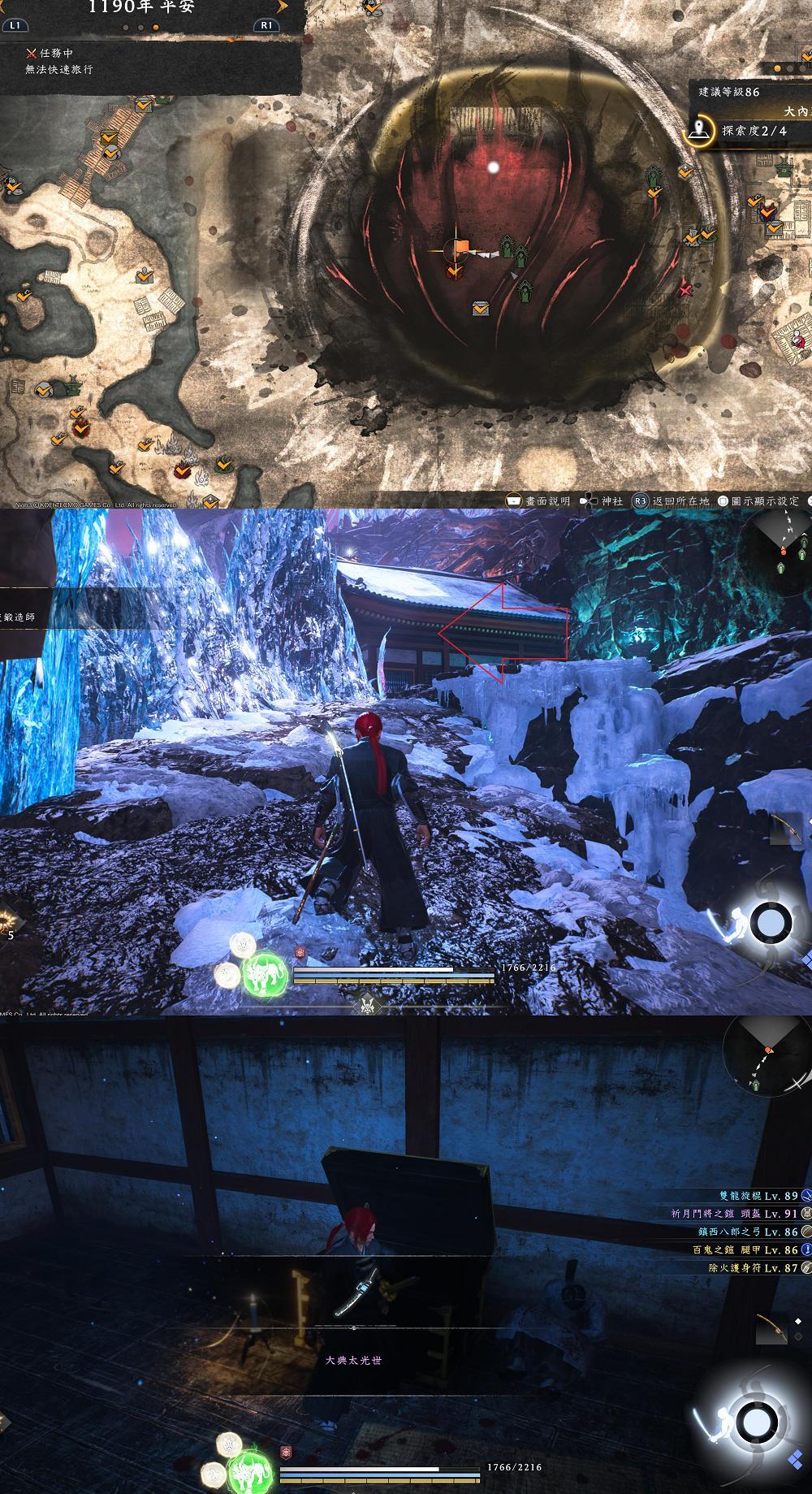This screenshot has width=812, height=1494.
Task: Click the red X marker on the map
Action: coord(686,289)
